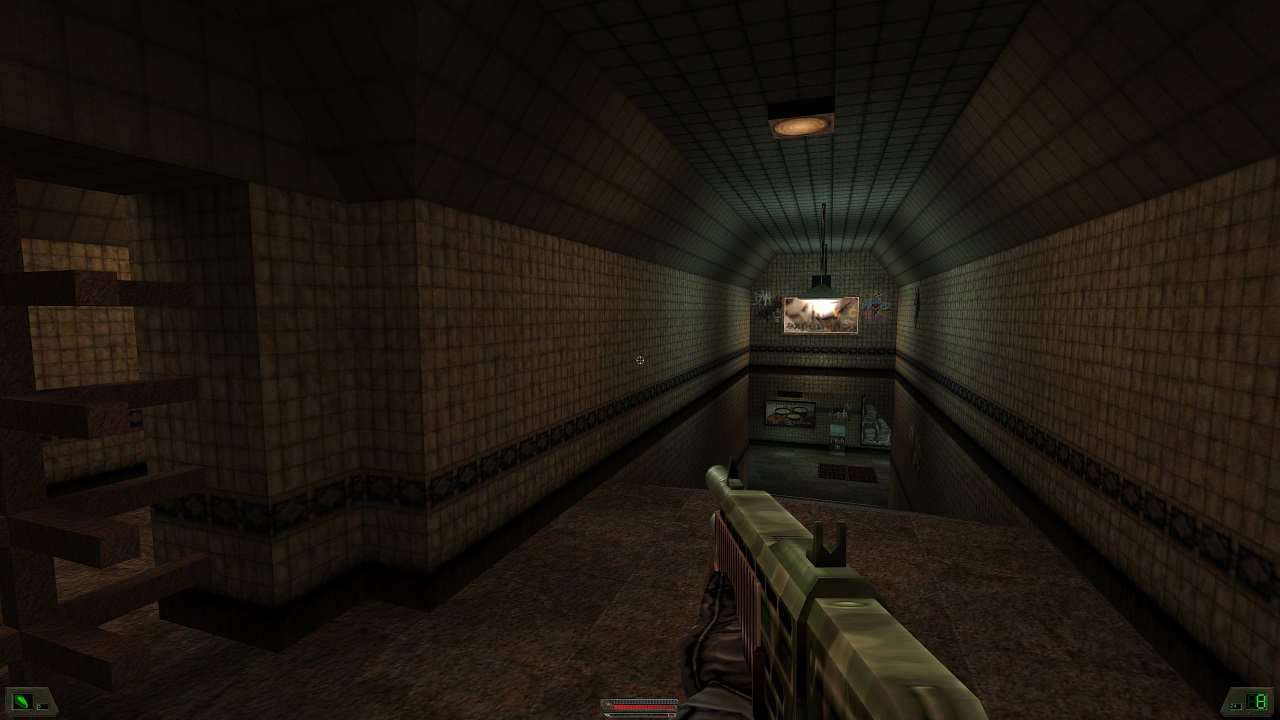1280x720 pixels.
Task: Click the magazine reserve counter showing 24
Action: pos(1234,706)
